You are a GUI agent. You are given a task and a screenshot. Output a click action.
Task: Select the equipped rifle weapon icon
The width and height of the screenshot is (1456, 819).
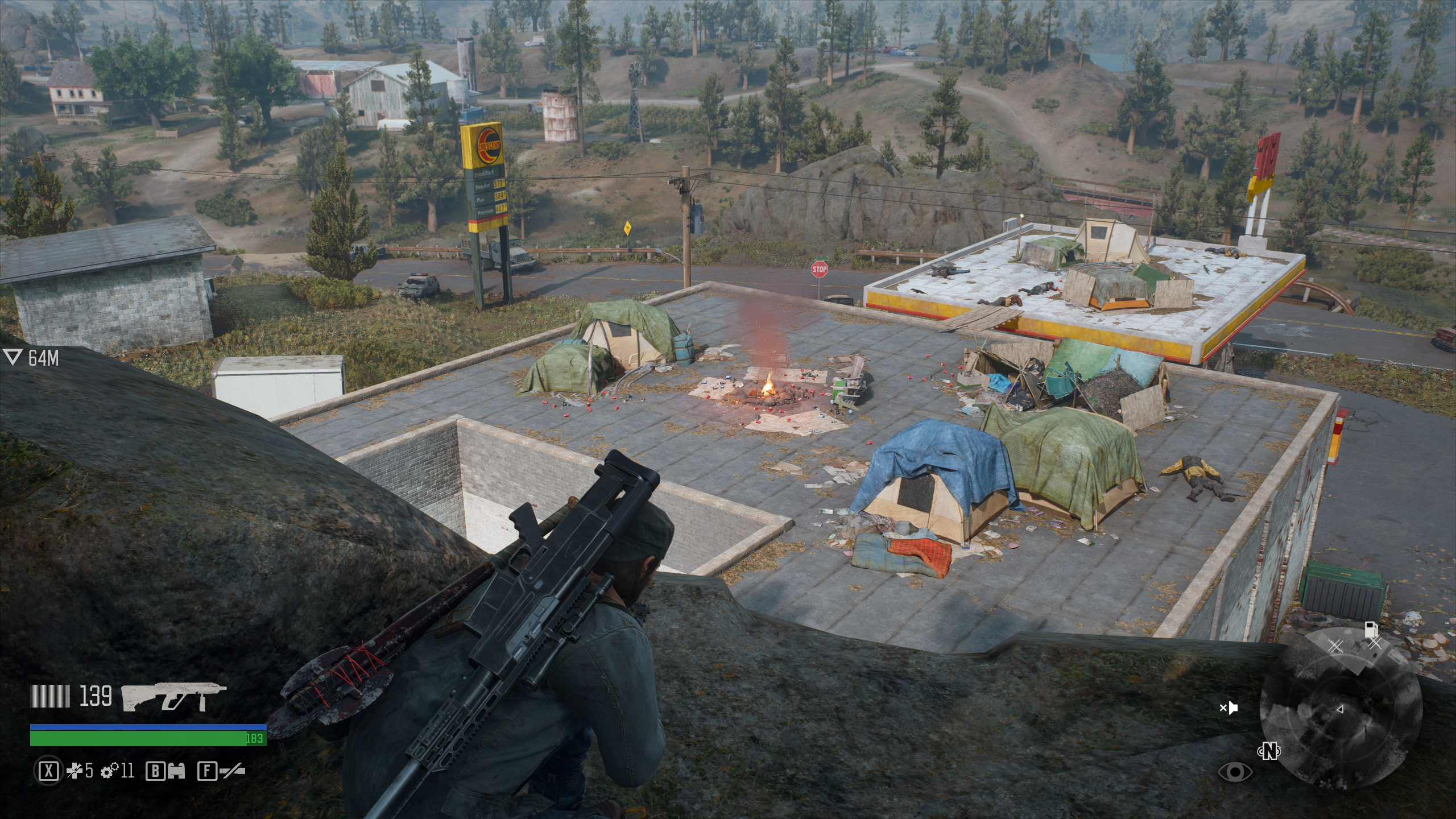pos(174,697)
